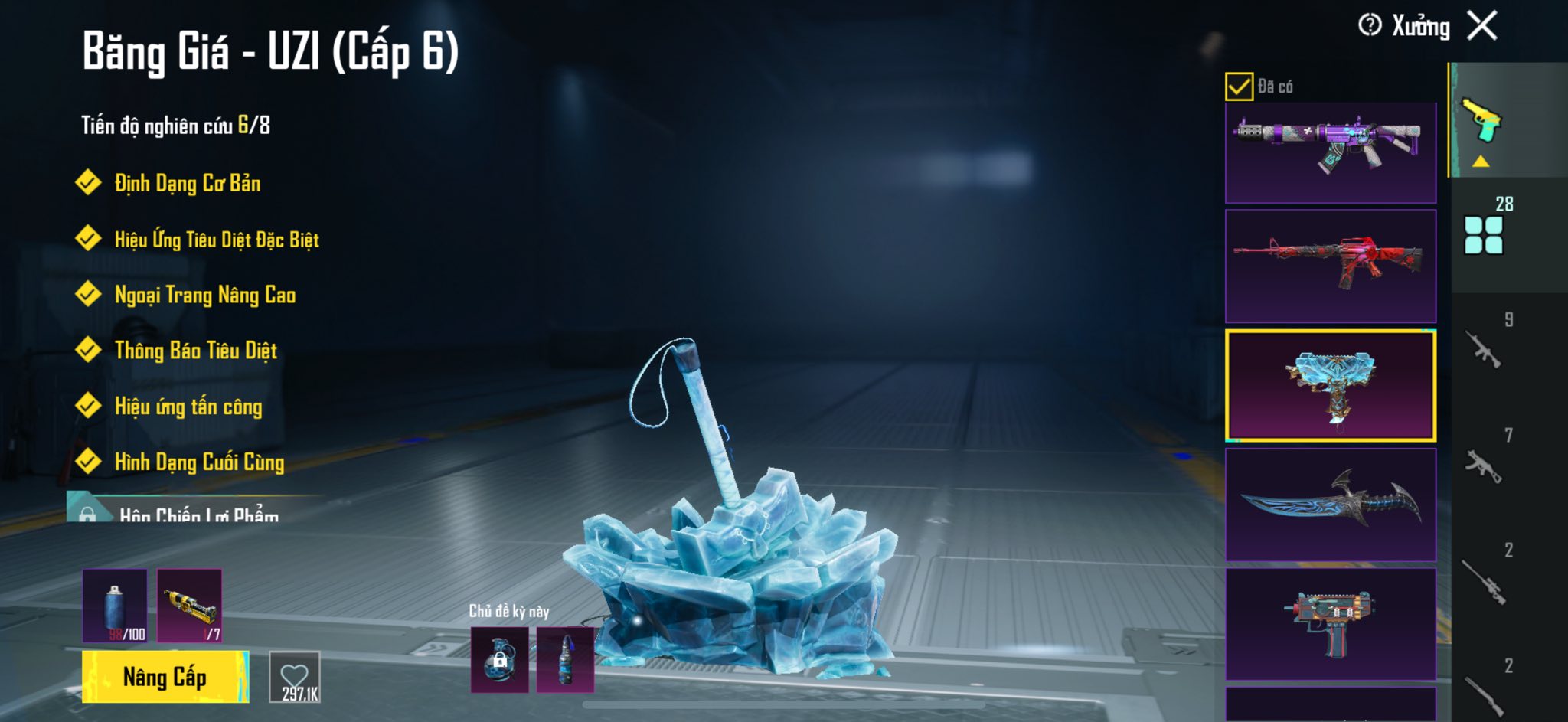Screen dimensions: 1568x722
Task: Select the icy UZI skin thumbnail
Action: click(1331, 386)
